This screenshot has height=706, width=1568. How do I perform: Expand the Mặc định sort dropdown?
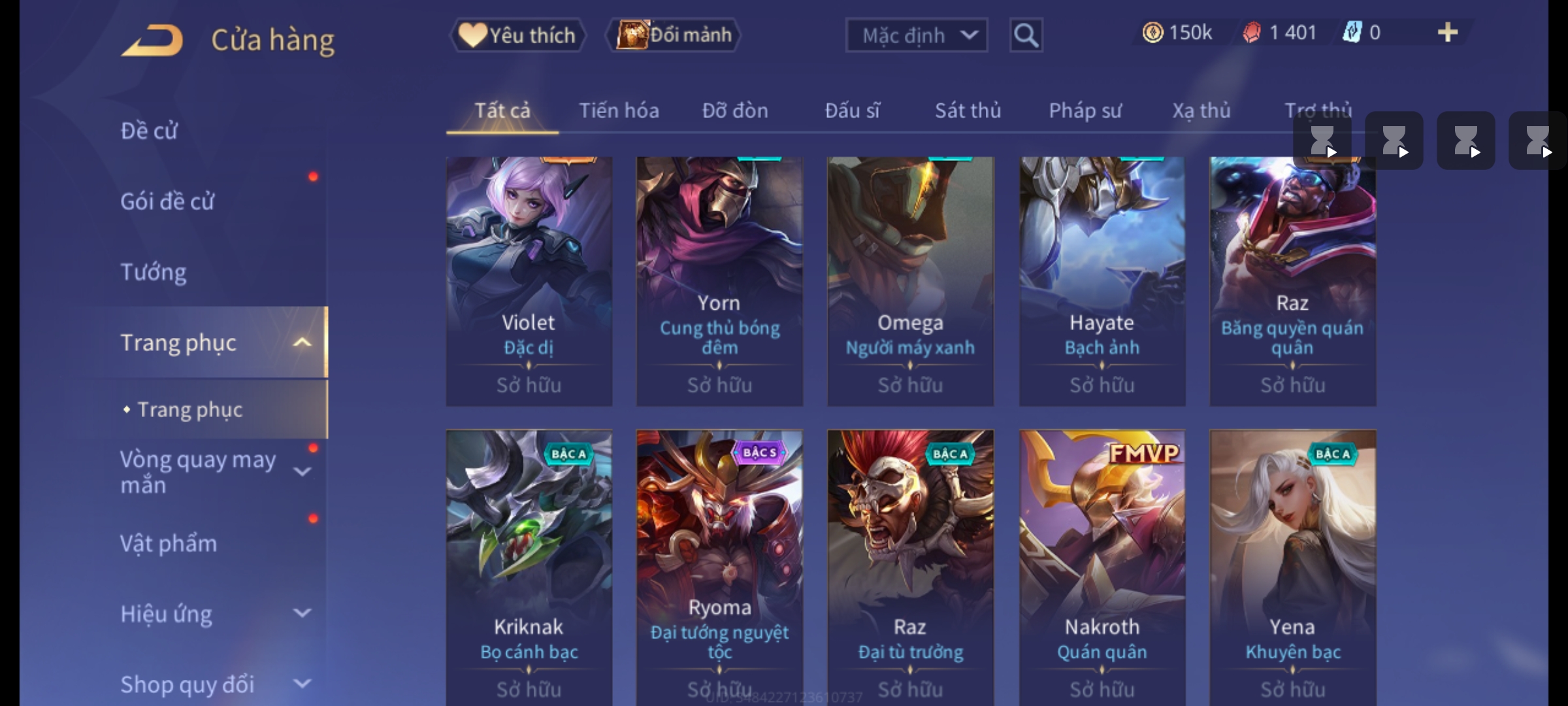point(916,35)
